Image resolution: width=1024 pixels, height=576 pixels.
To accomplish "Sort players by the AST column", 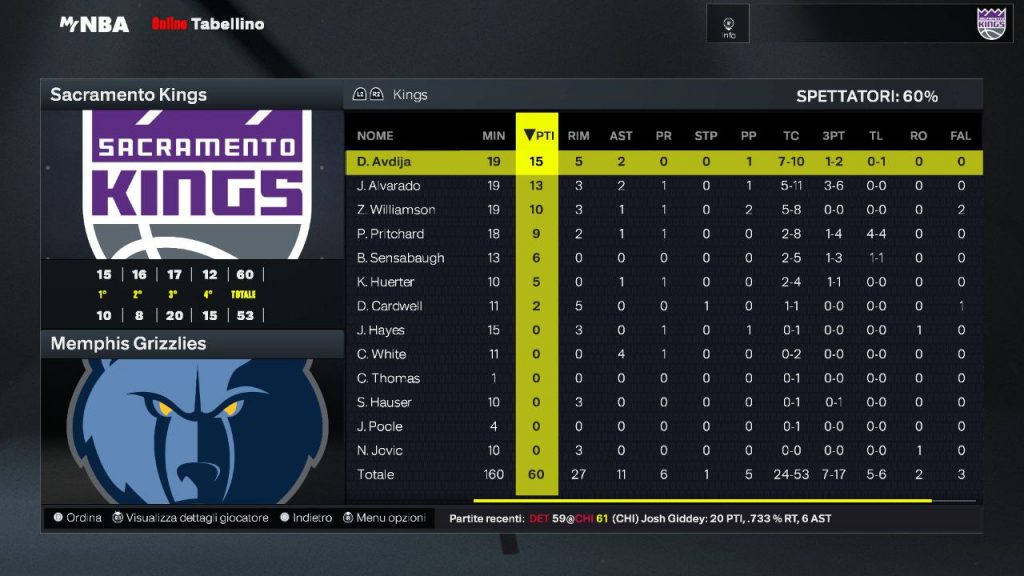I will coord(620,136).
